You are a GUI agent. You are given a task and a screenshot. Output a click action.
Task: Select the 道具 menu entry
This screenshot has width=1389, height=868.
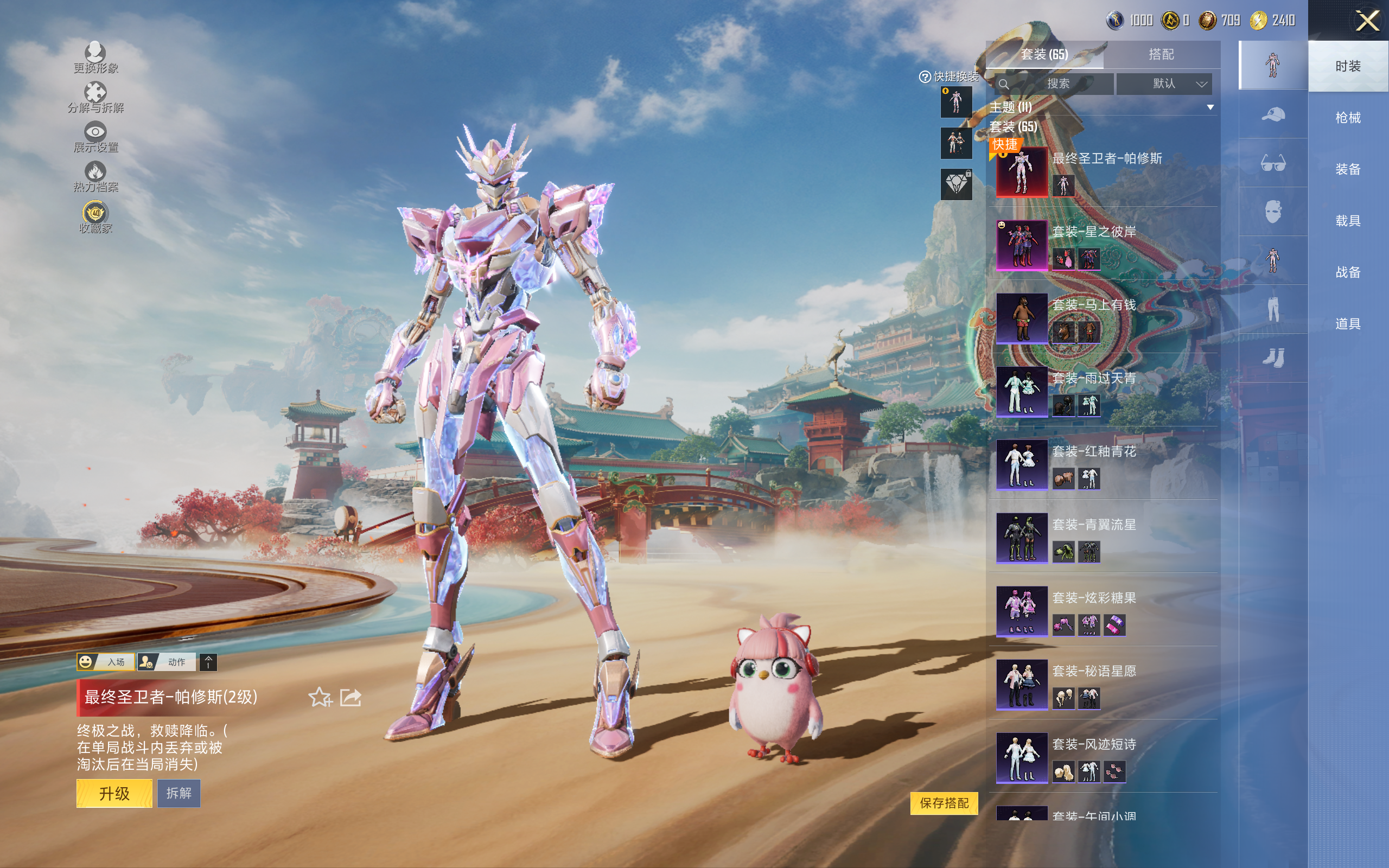click(1347, 324)
